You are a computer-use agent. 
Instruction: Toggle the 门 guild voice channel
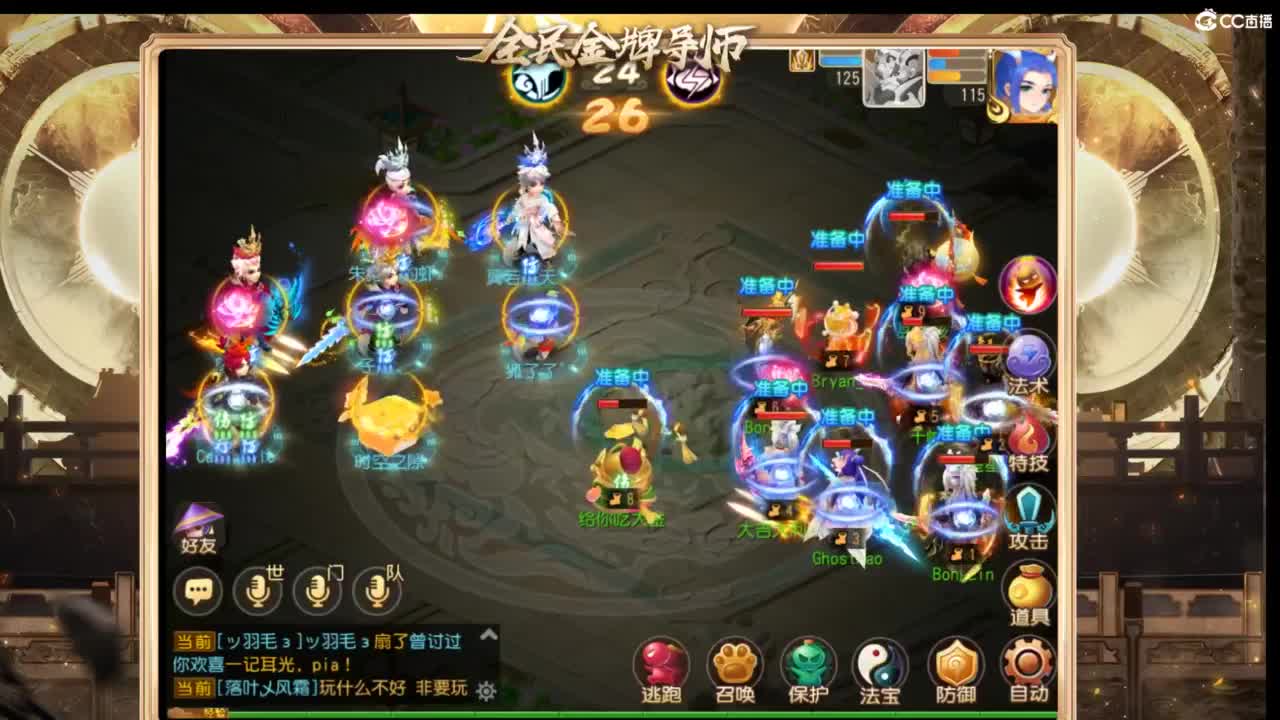[320, 590]
